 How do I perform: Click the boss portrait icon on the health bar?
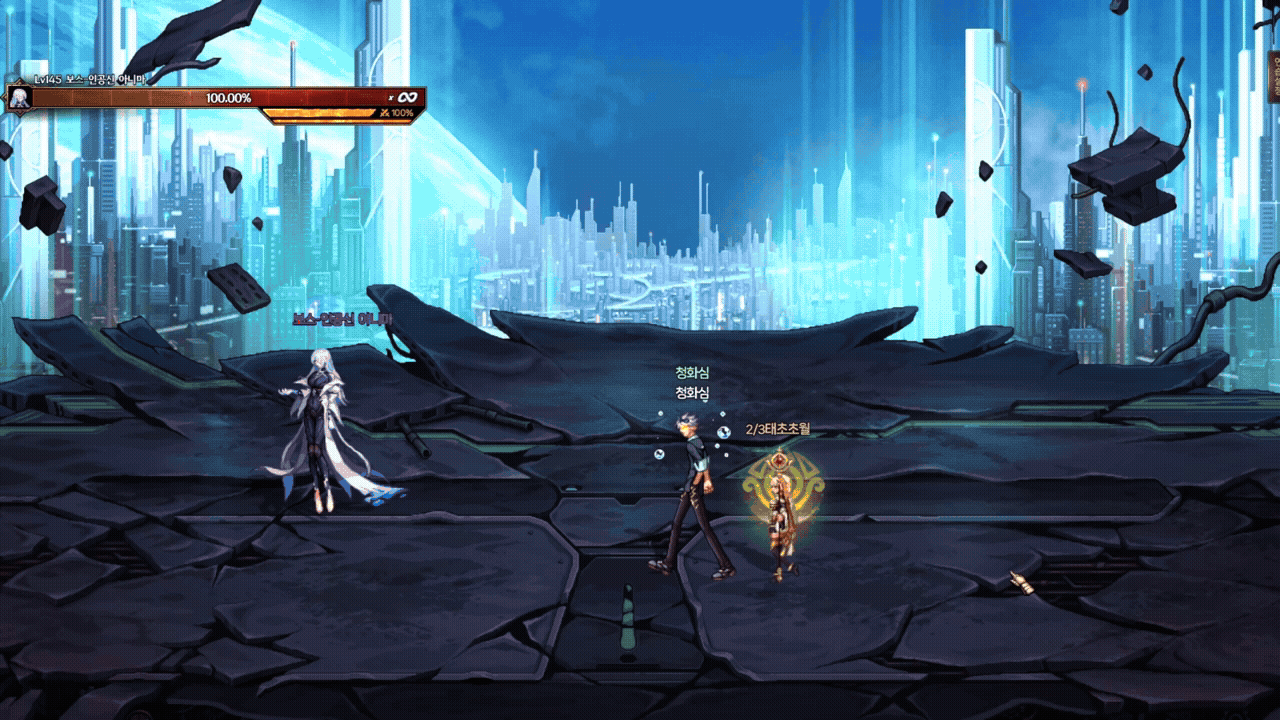point(18,98)
